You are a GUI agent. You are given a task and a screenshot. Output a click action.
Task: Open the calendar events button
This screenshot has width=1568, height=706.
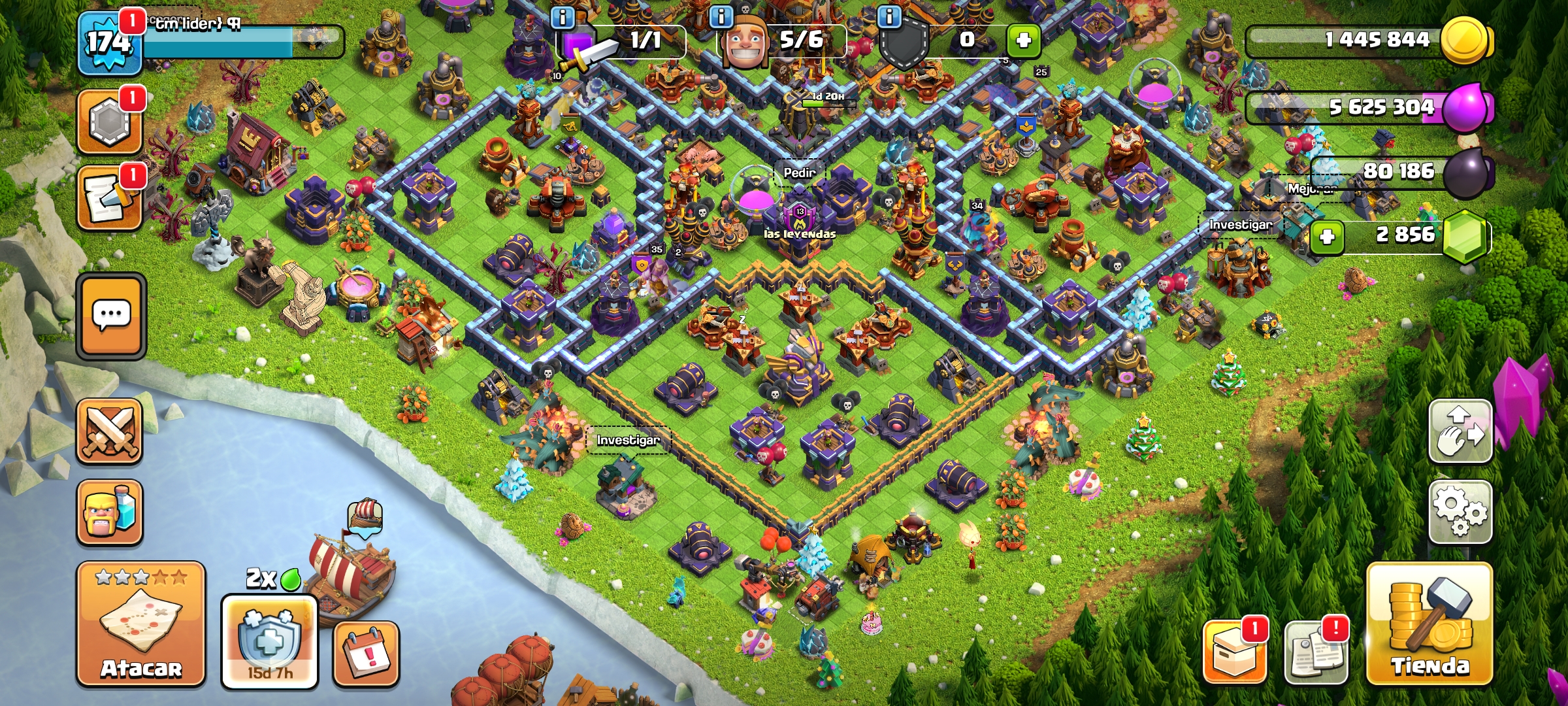[x=366, y=654]
